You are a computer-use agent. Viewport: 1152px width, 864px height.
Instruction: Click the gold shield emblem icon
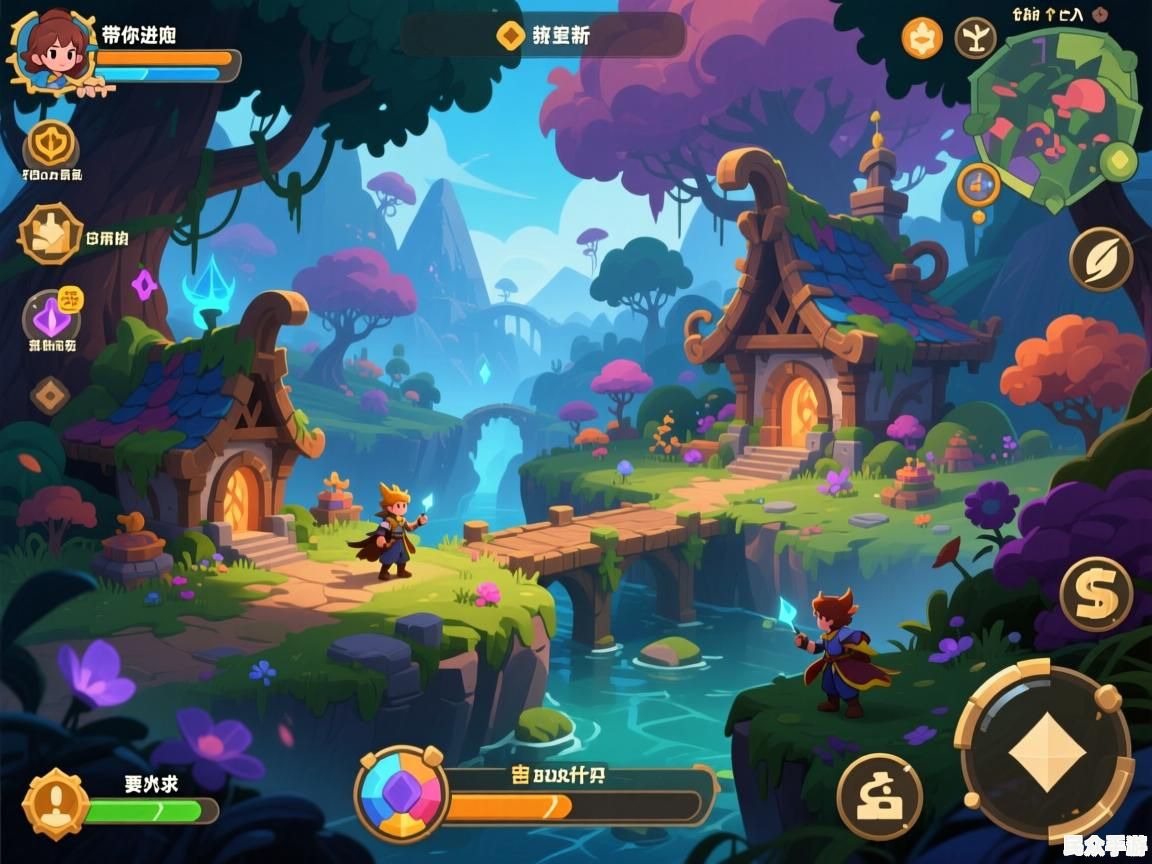pos(51,146)
